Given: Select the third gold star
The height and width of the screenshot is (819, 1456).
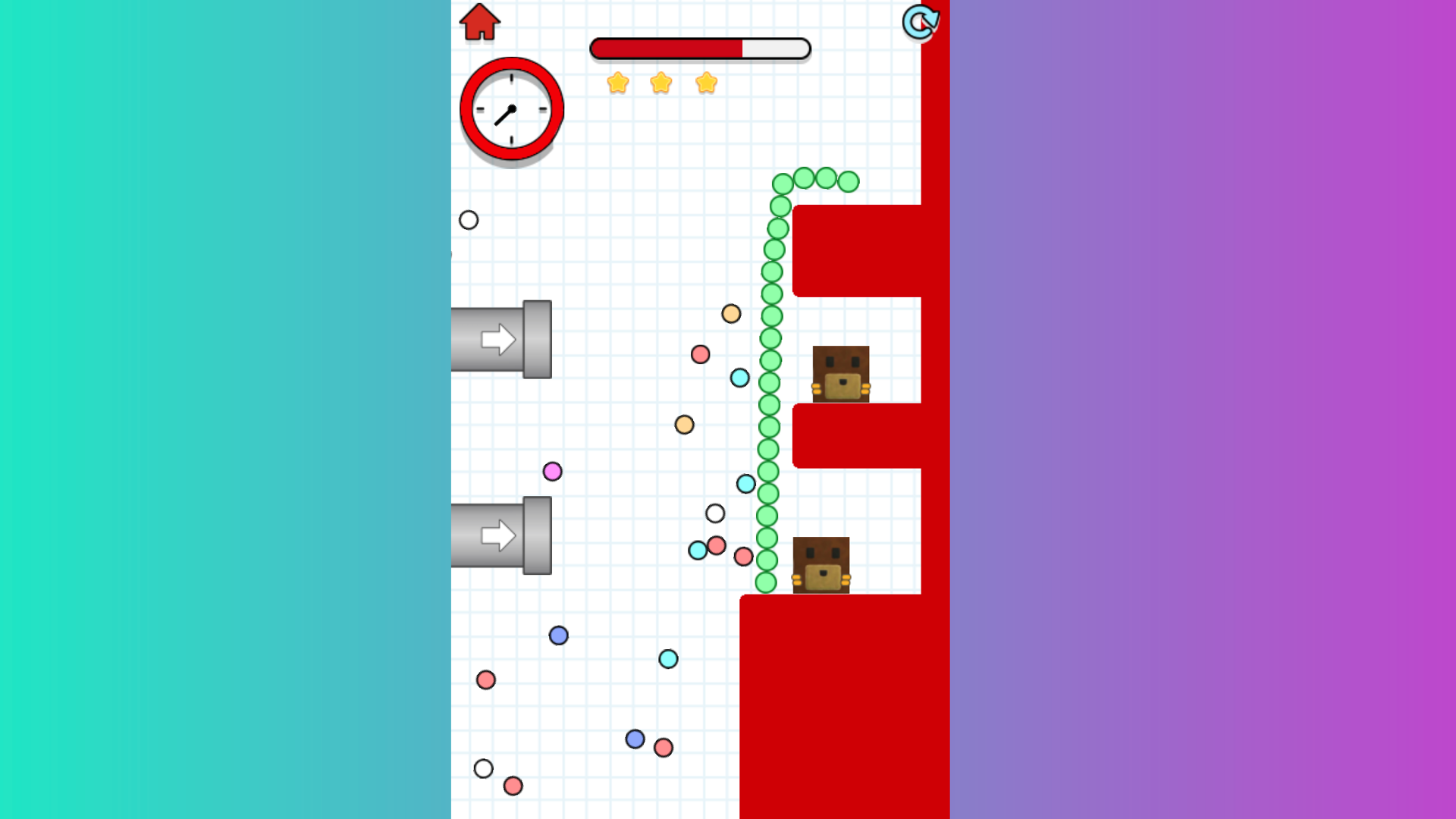Looking at the screenshot, I should pos(705,83).
